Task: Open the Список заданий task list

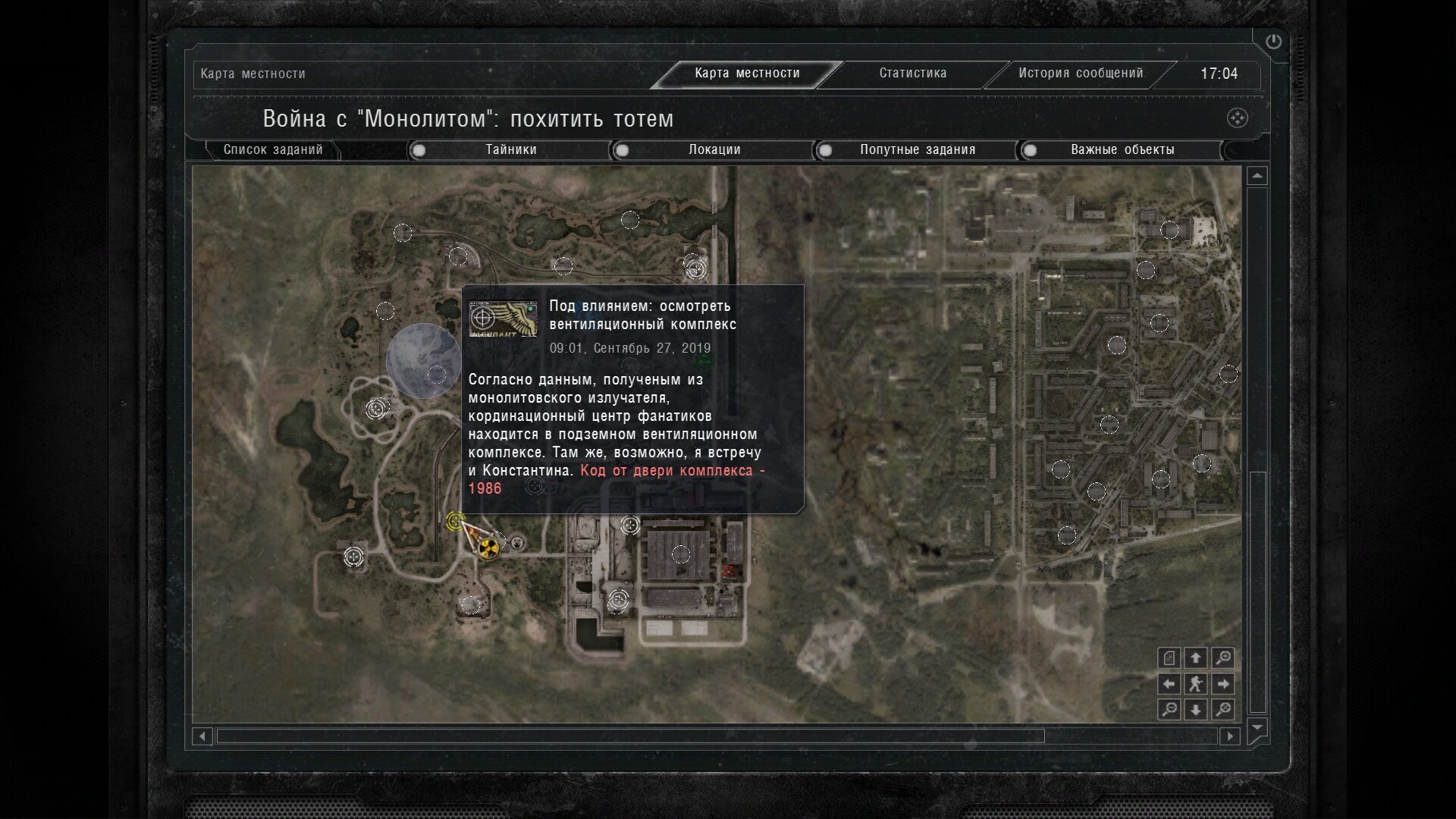Action: coord(273,150)
